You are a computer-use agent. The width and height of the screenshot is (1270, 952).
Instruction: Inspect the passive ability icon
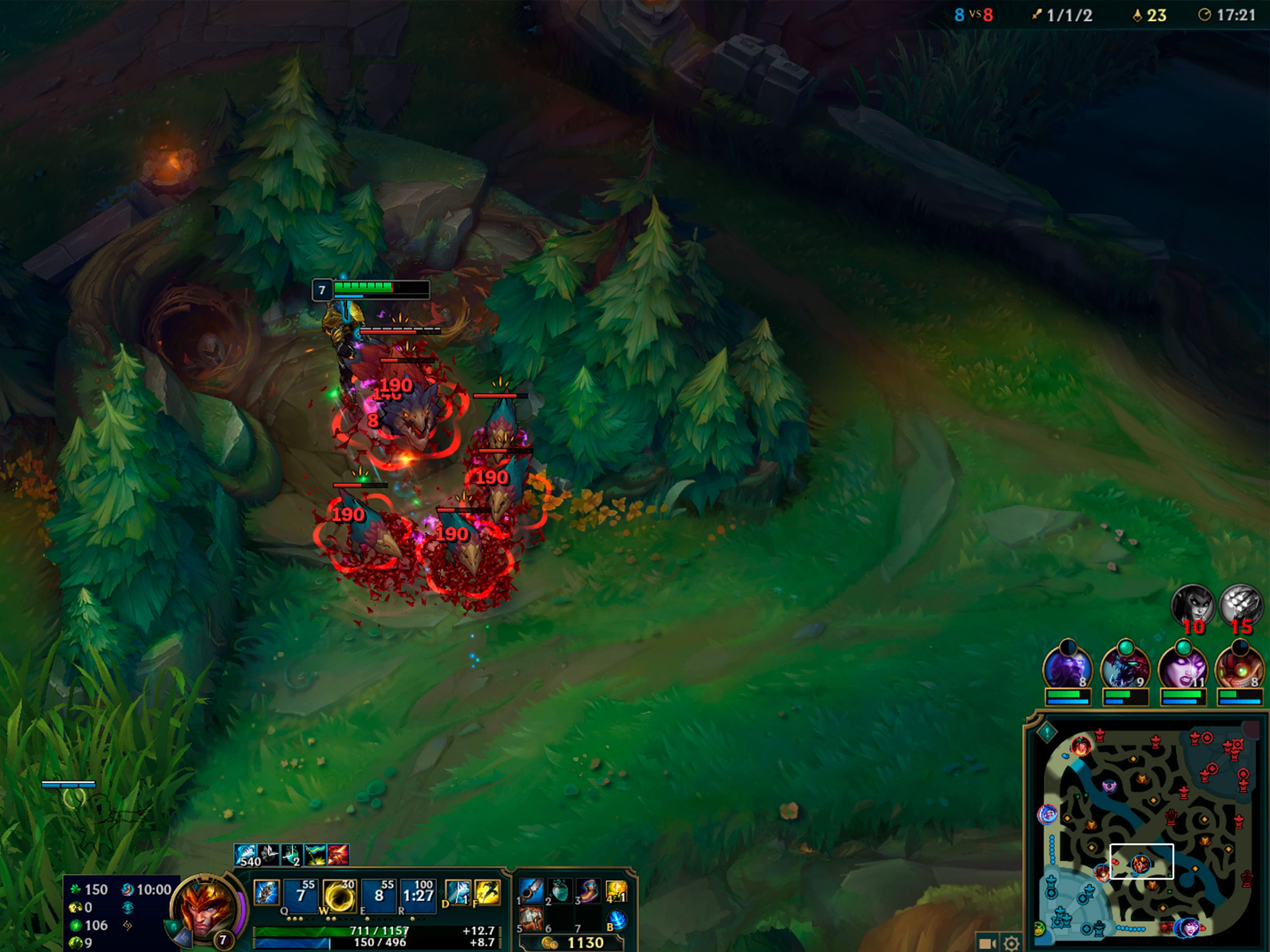tap(267, 893)
